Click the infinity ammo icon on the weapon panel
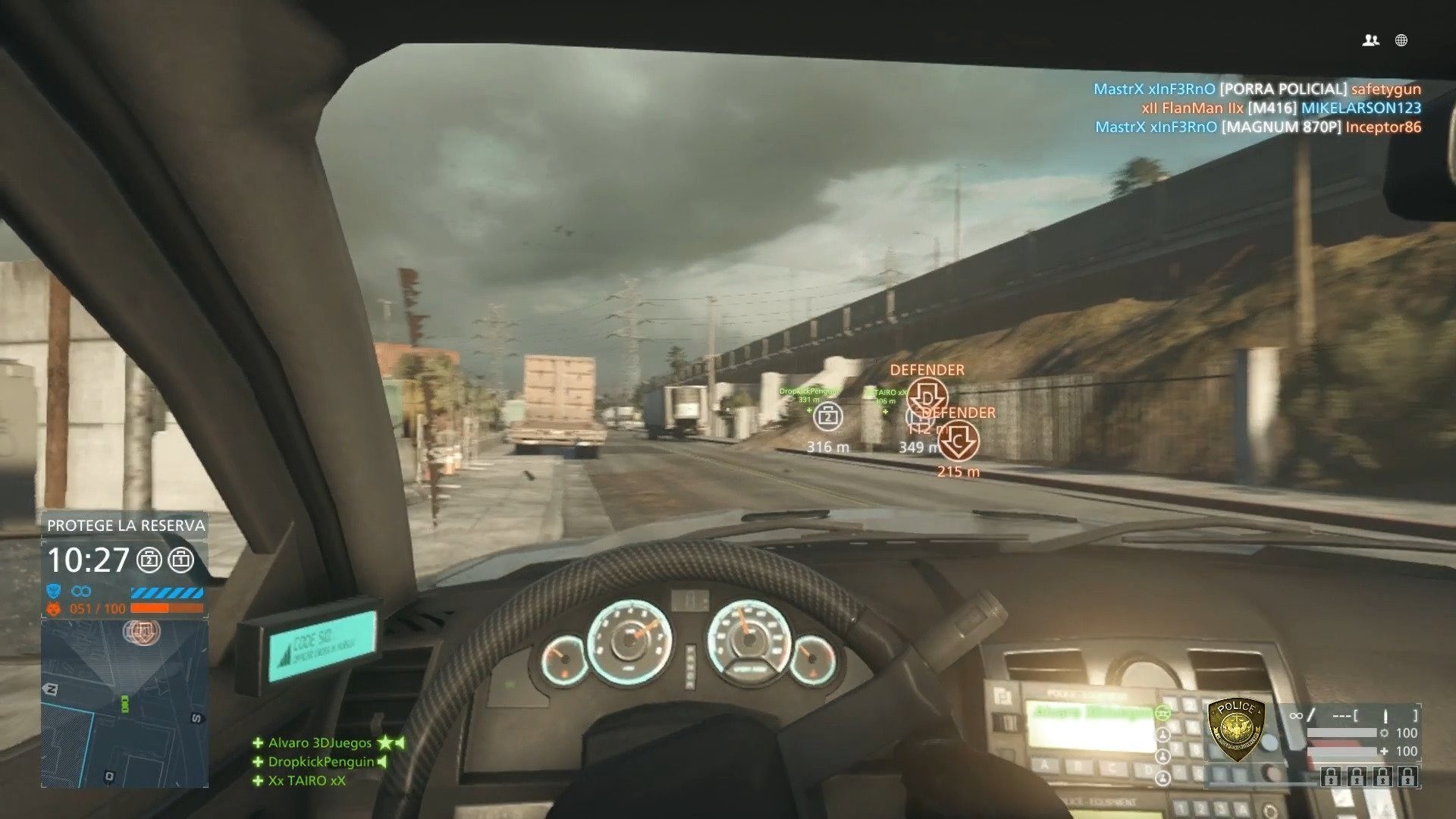This screenshot has height=819, width=1456. 1295,716
